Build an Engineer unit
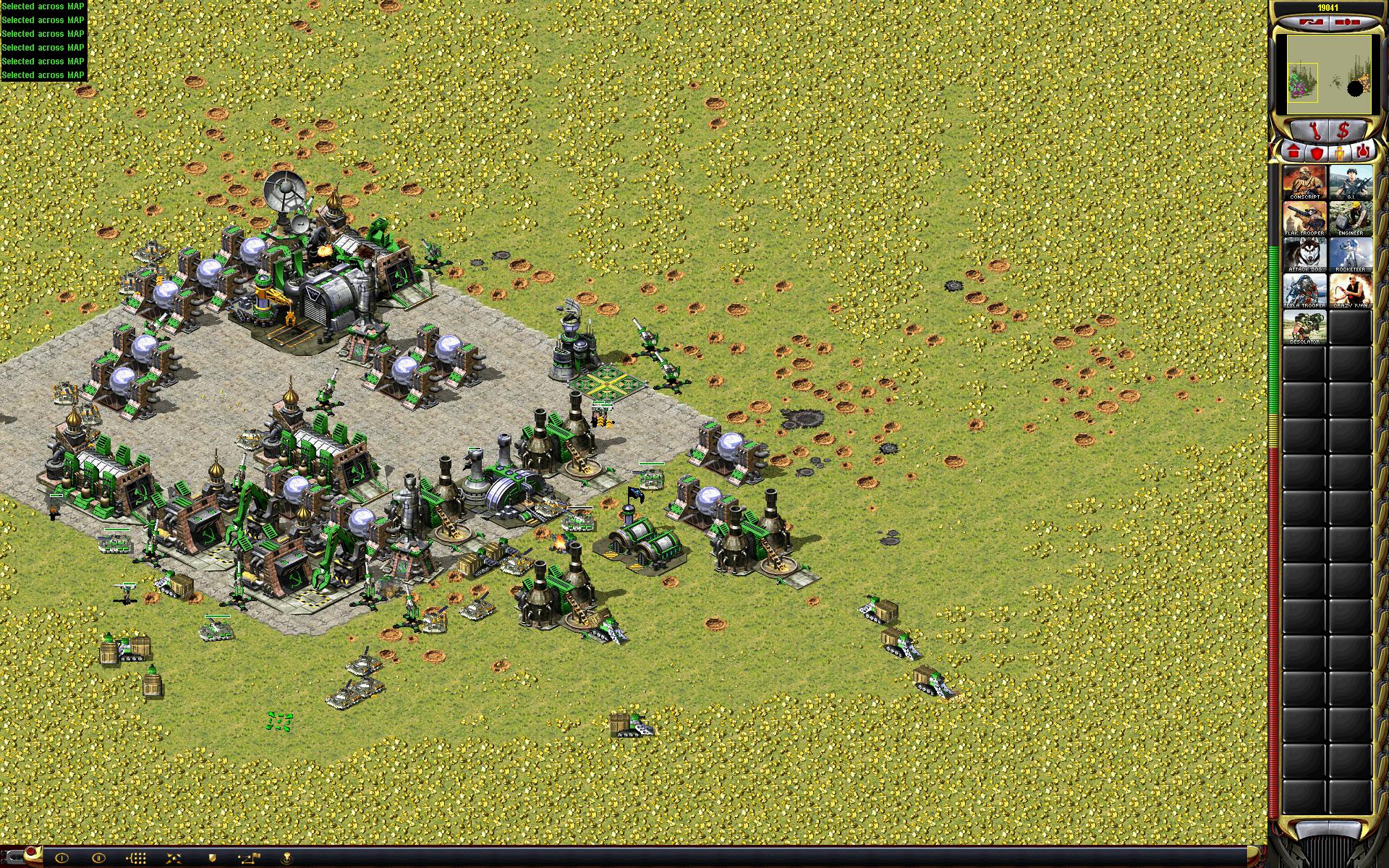The image size is (1389, 868). click(x=1350, y=218)
